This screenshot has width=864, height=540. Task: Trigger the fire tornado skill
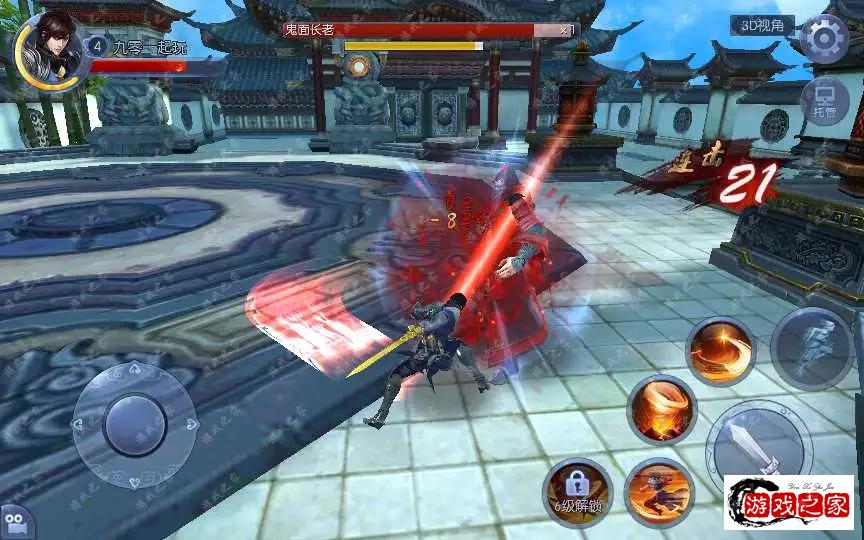point(662,410)
